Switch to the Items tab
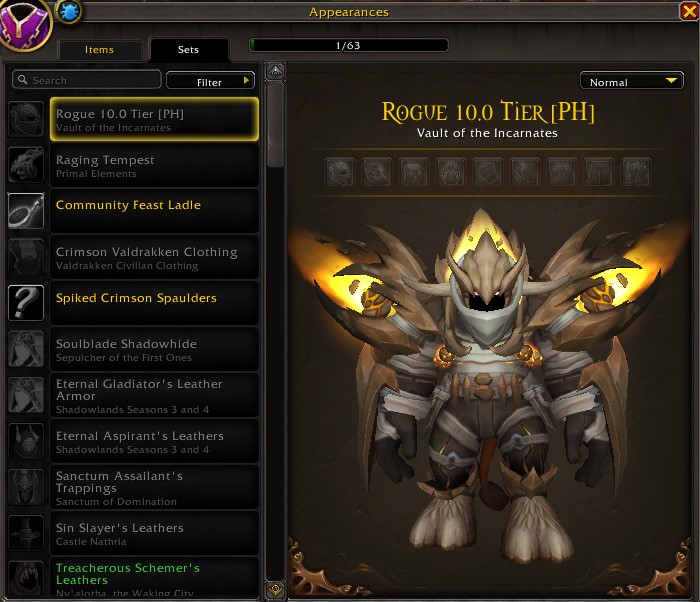The image size is (700, 602). [x=99, y=50]
